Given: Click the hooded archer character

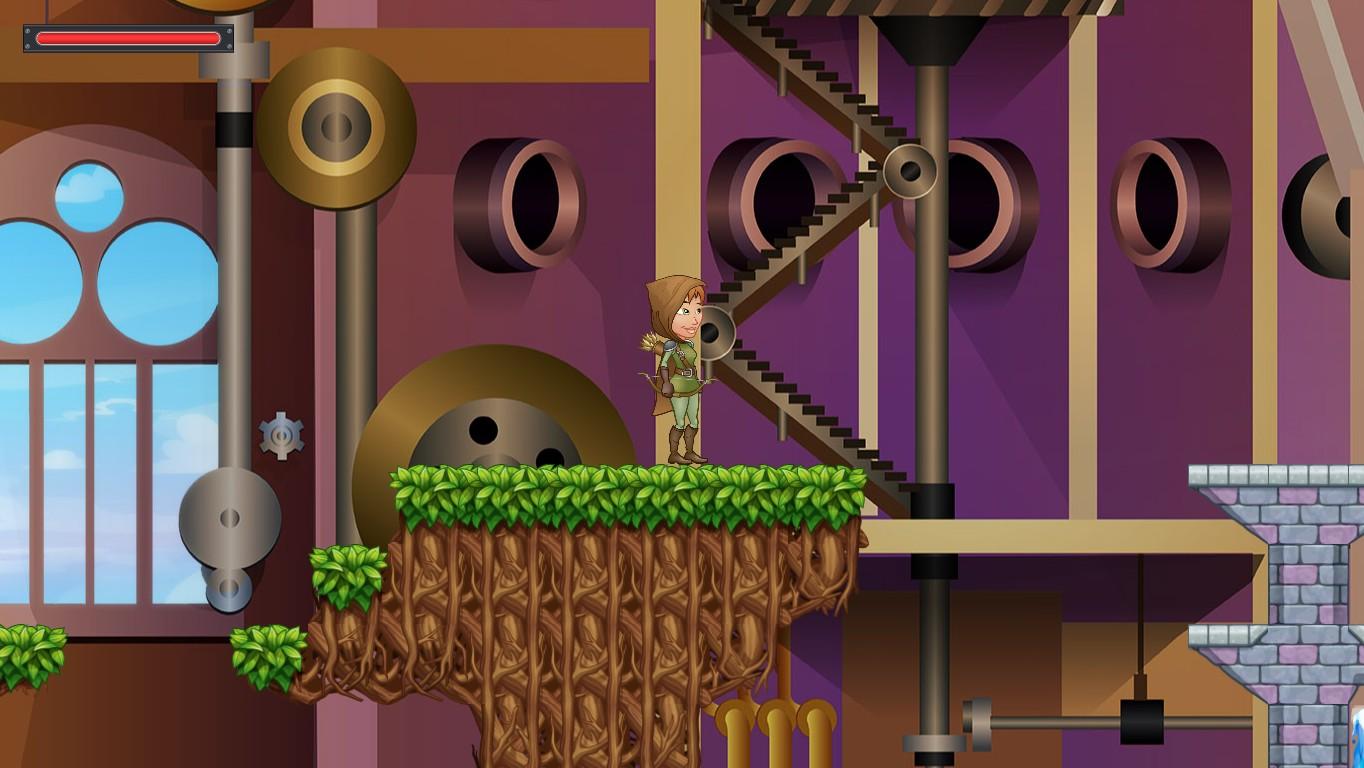Looking at the screenshot, I should (x=675, y=370).
